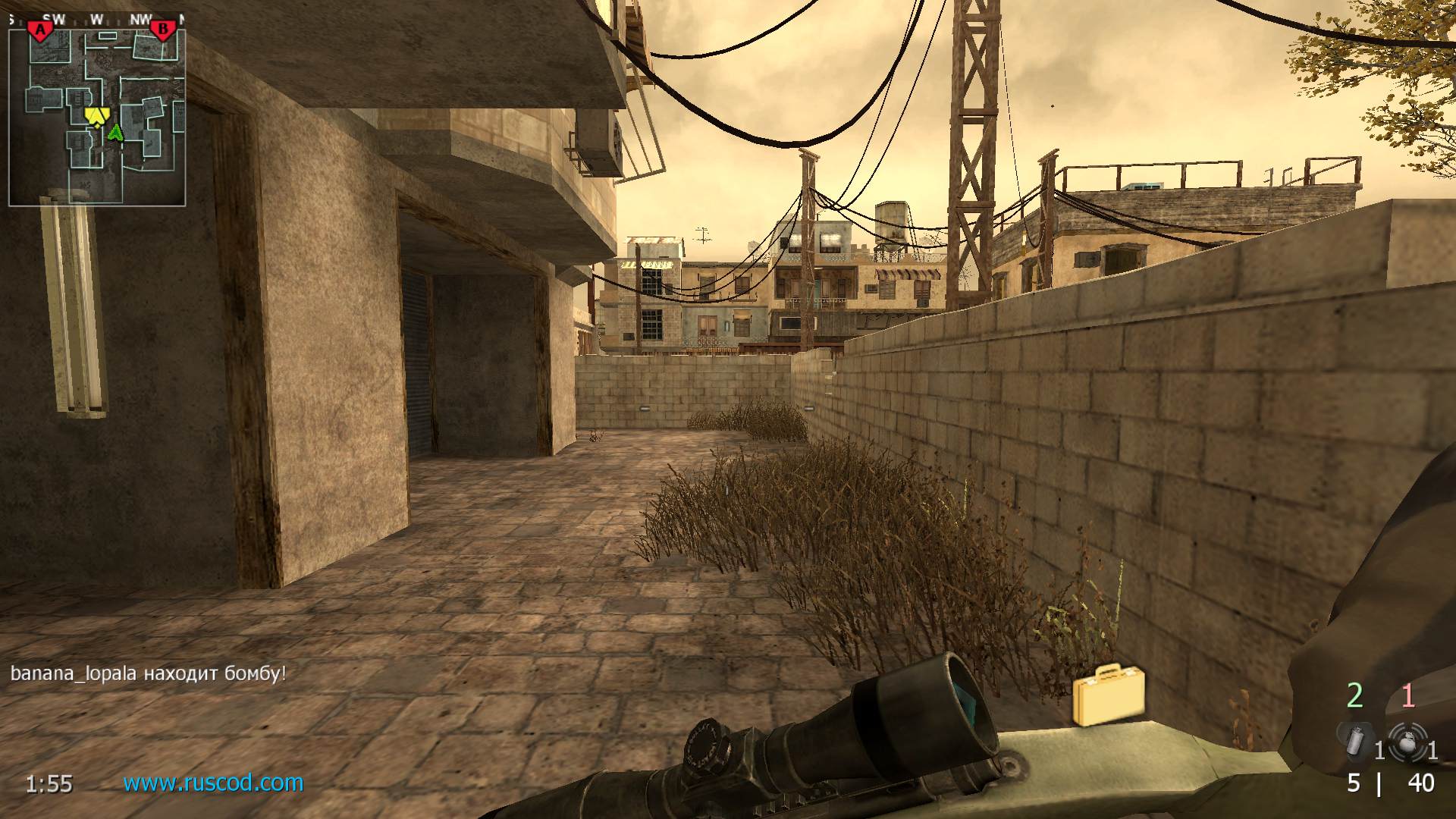Viewport: 1456px width, 819px height.
Task: Click the yellow marker on the minimap
Action: [x=96, y=116]
